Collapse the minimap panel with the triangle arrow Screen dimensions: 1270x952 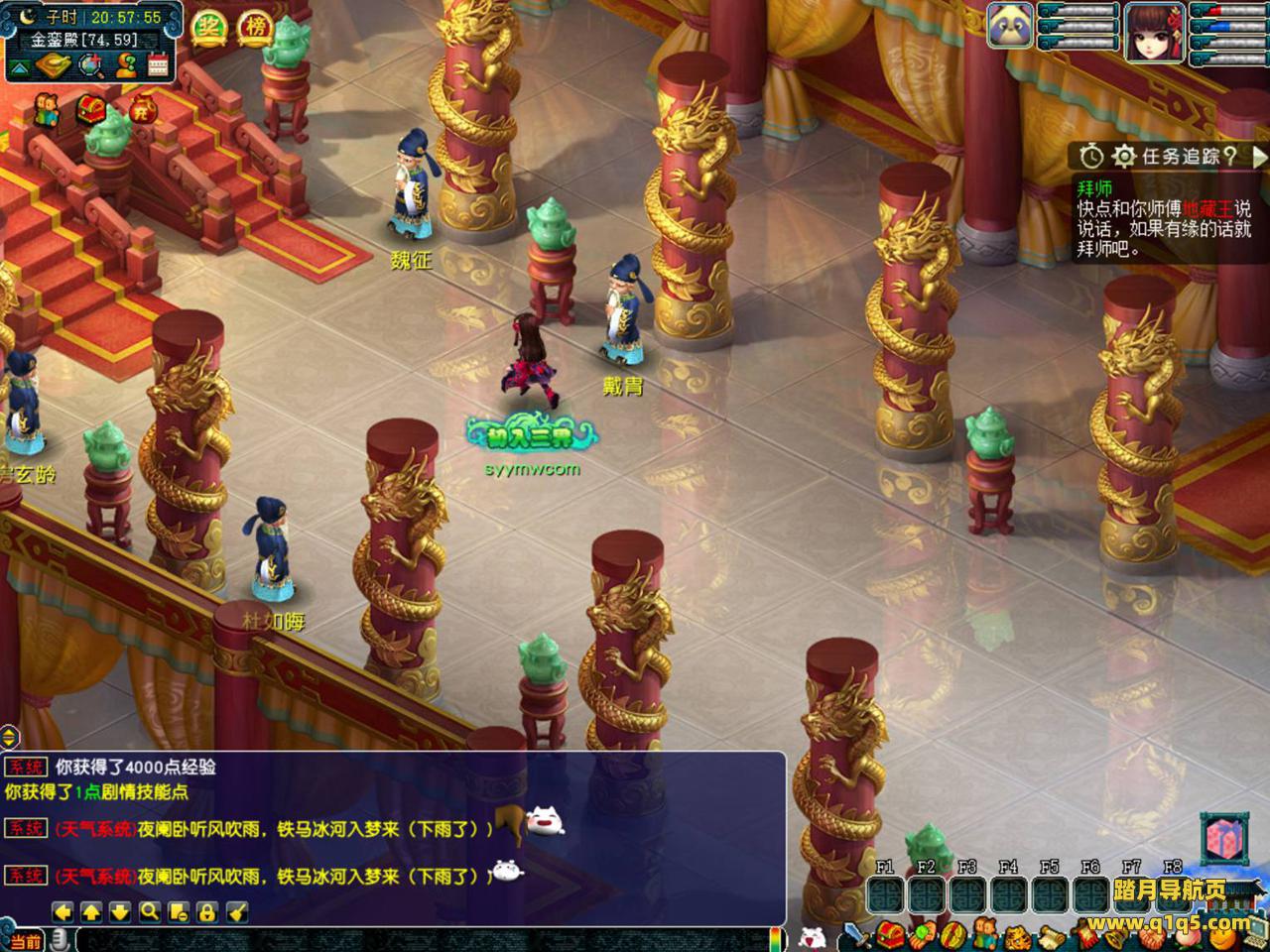point(21,66)
